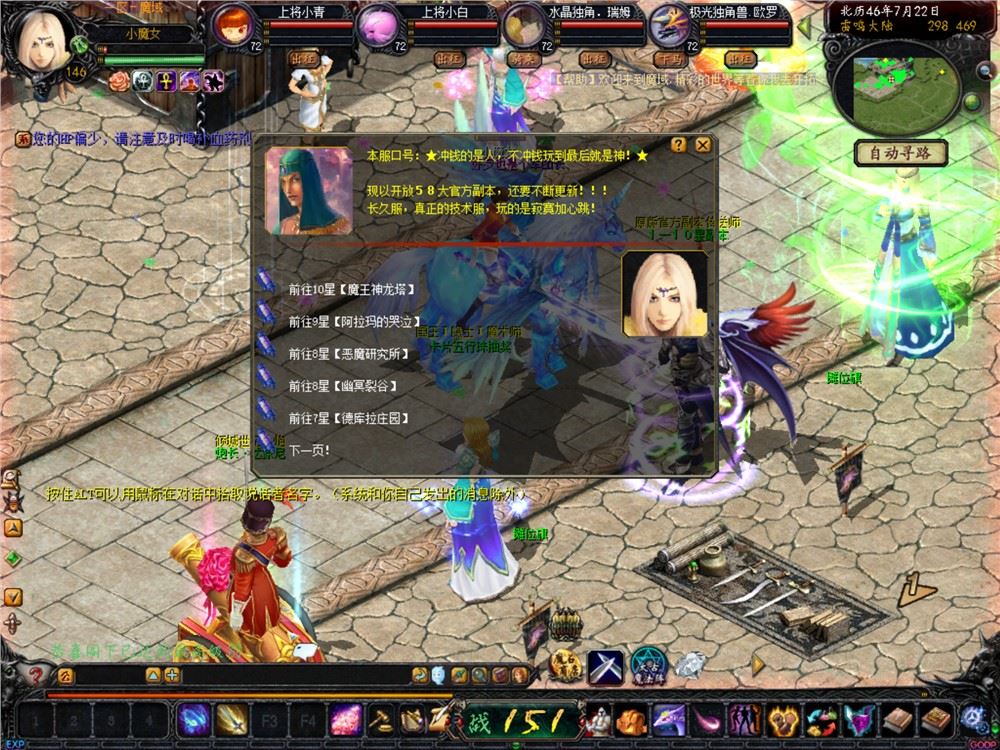Choose 前往10星【魔王神龙塔】
This screenshot has width=1000, height=750.
350,290
